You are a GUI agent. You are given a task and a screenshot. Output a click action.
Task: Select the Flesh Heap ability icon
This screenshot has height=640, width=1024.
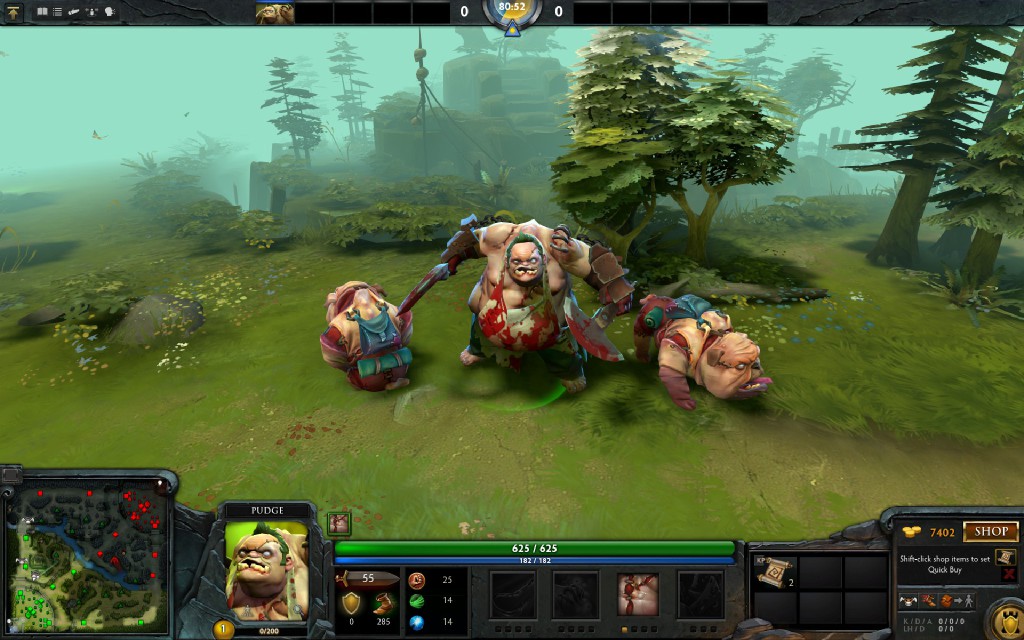click(x=638, y=593)
